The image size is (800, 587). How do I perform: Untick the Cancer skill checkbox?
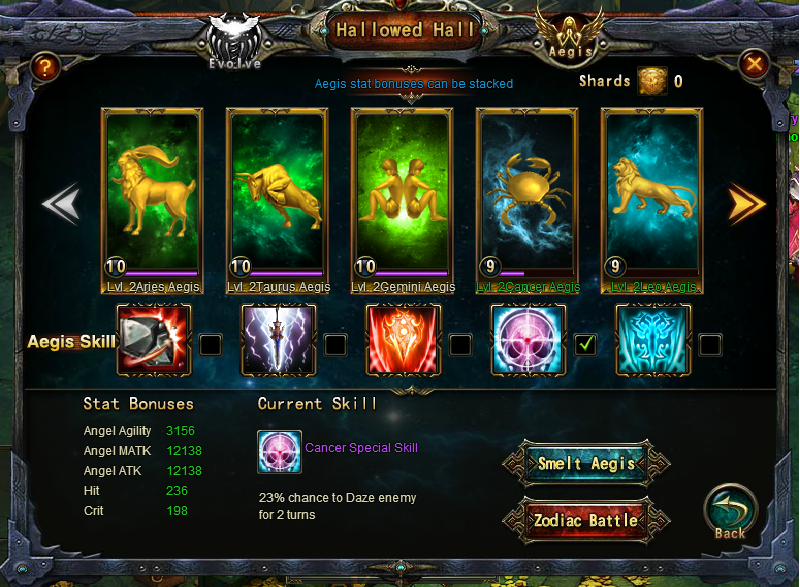coord(585,345)
